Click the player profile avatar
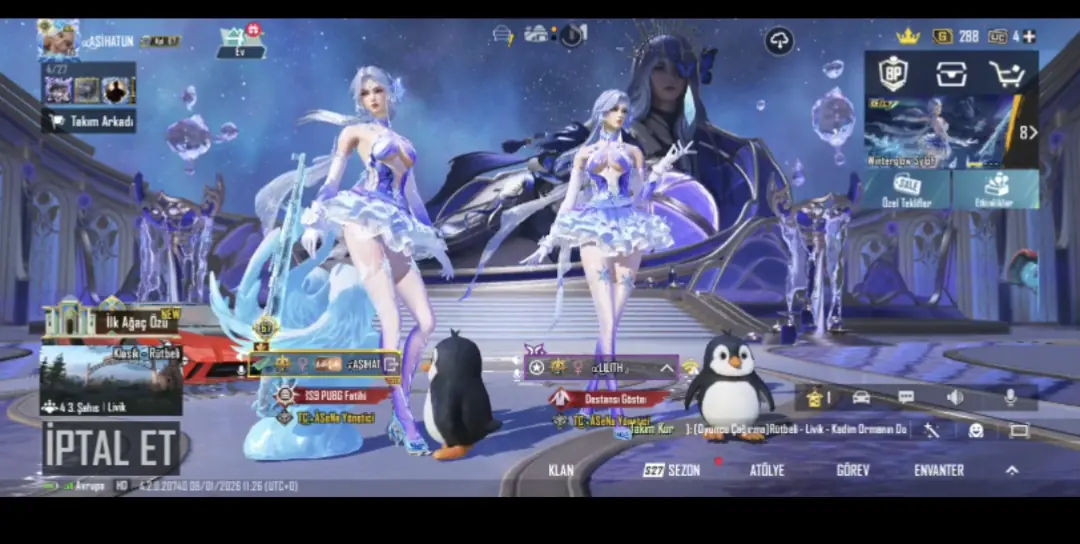 coord(58,40)
